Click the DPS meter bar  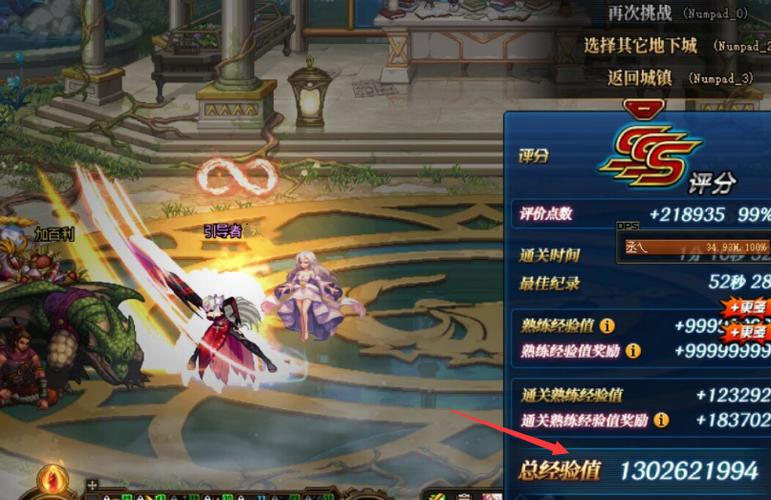[694, 246]
